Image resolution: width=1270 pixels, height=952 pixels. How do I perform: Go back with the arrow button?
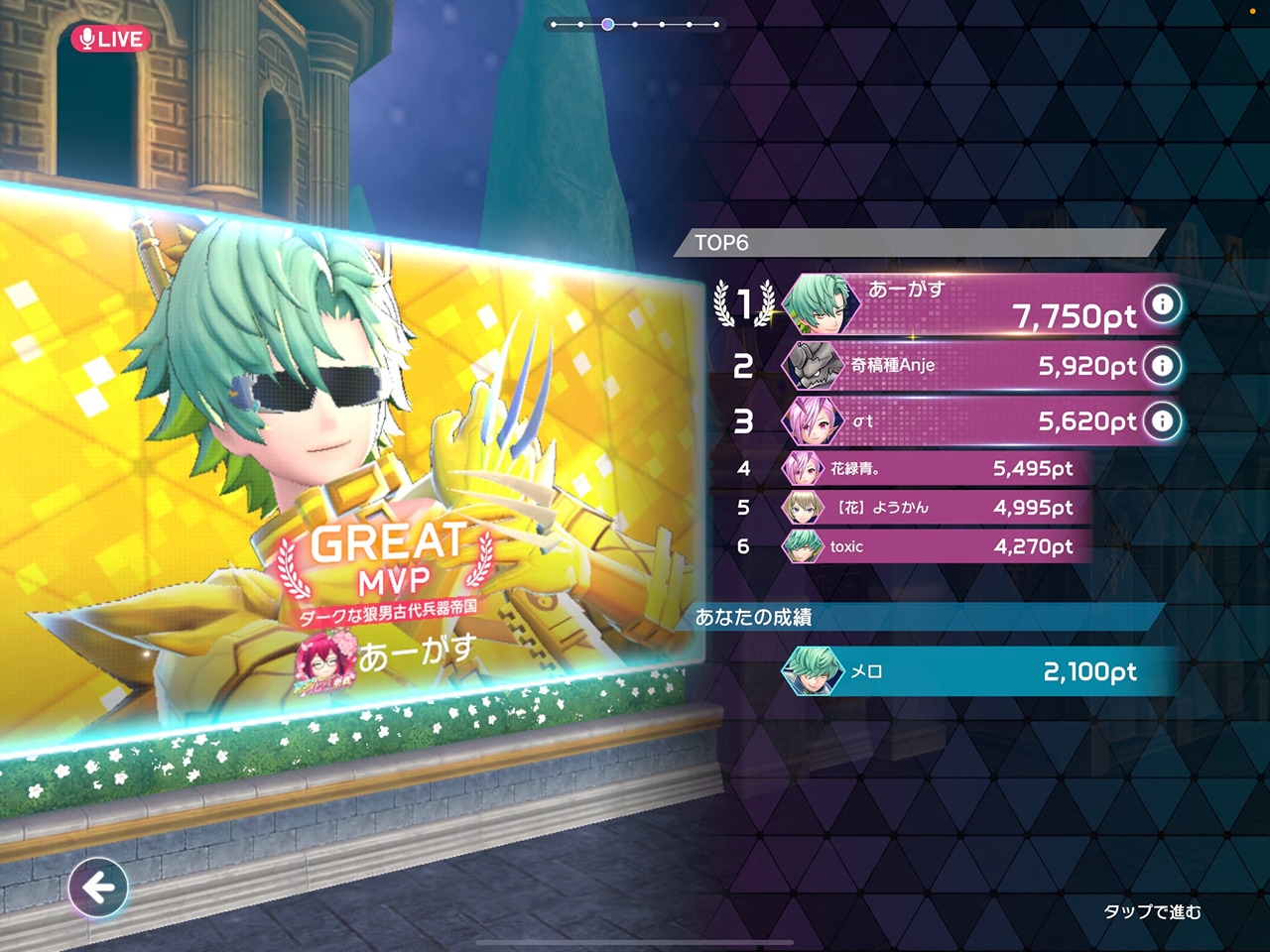coord(98,887)
